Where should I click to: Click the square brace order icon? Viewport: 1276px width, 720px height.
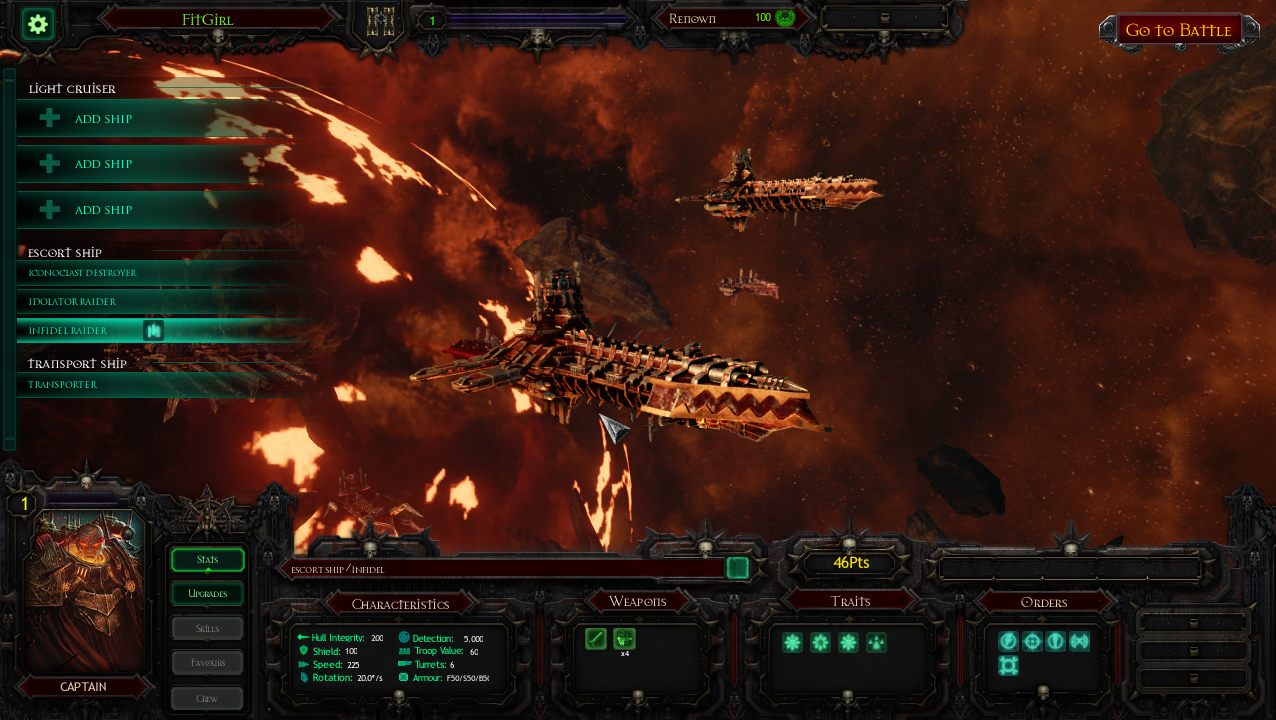click(1008, 665)
